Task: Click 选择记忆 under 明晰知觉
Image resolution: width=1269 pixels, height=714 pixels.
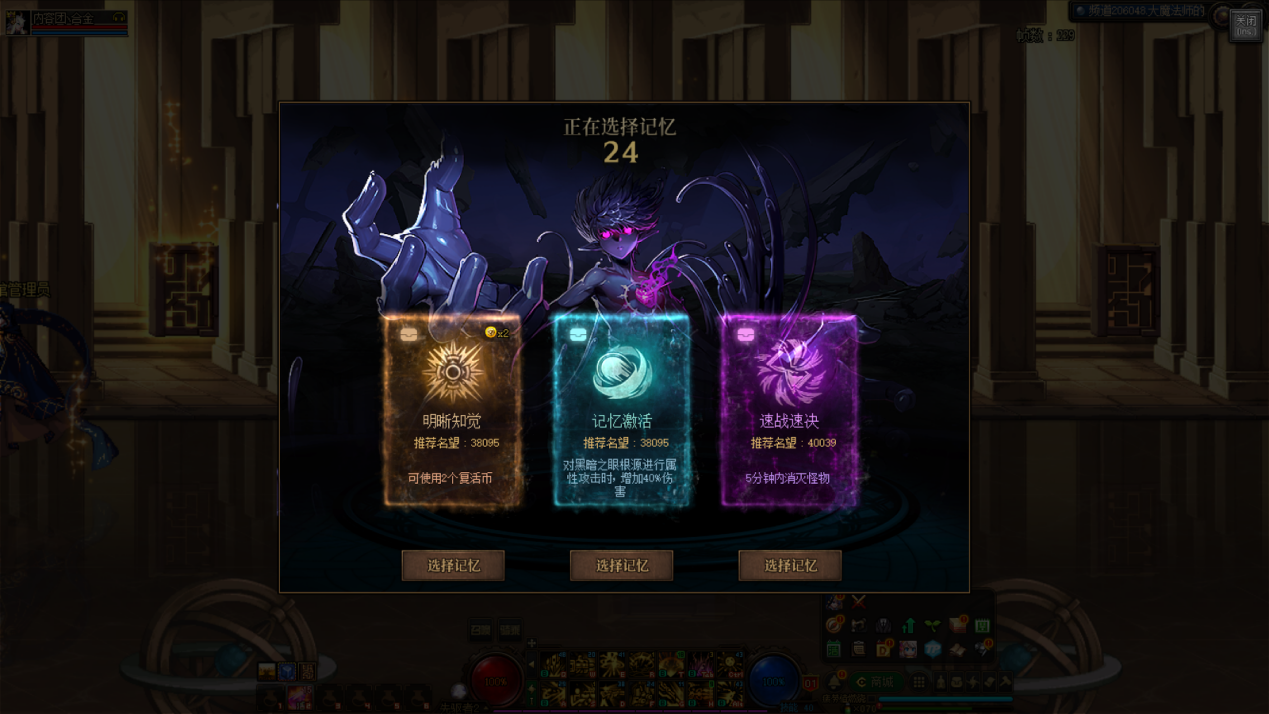Action: pyautogui.click(x=453, y=565)
